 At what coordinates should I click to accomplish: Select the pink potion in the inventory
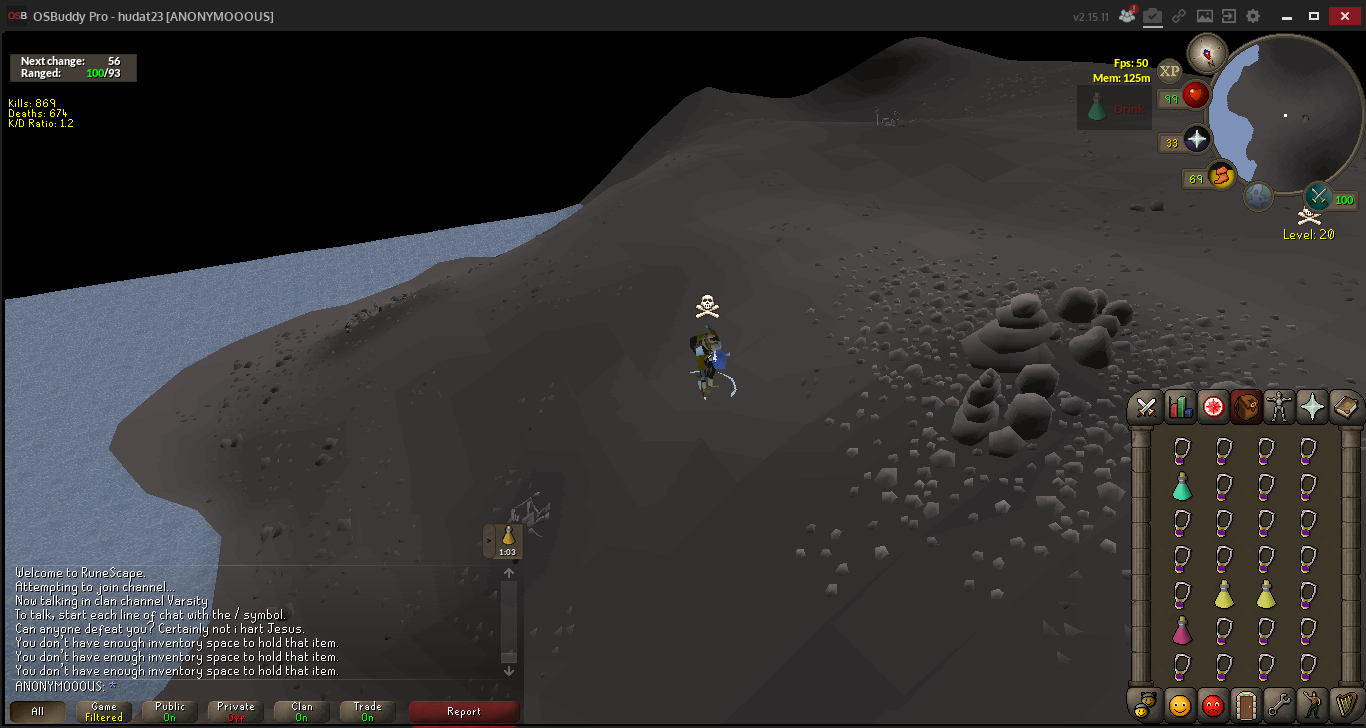click(1182, 631)
